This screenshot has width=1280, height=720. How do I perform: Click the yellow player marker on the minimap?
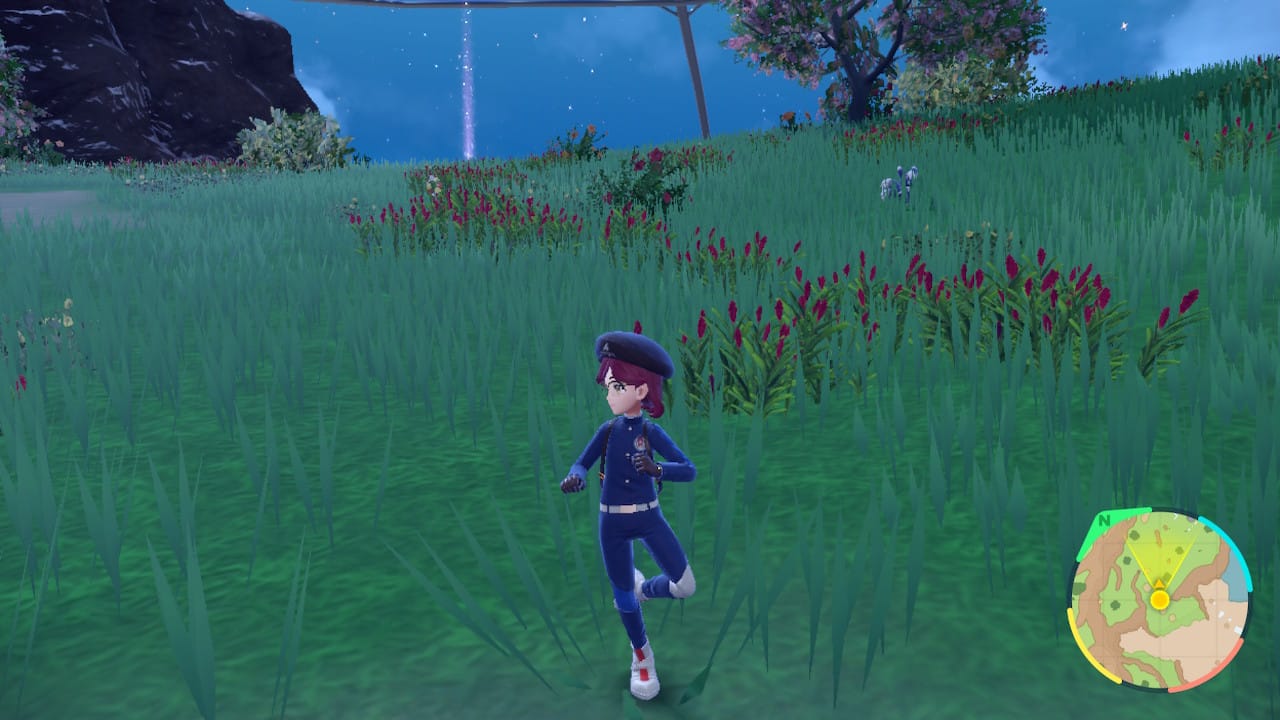[x=1160, y=598]
